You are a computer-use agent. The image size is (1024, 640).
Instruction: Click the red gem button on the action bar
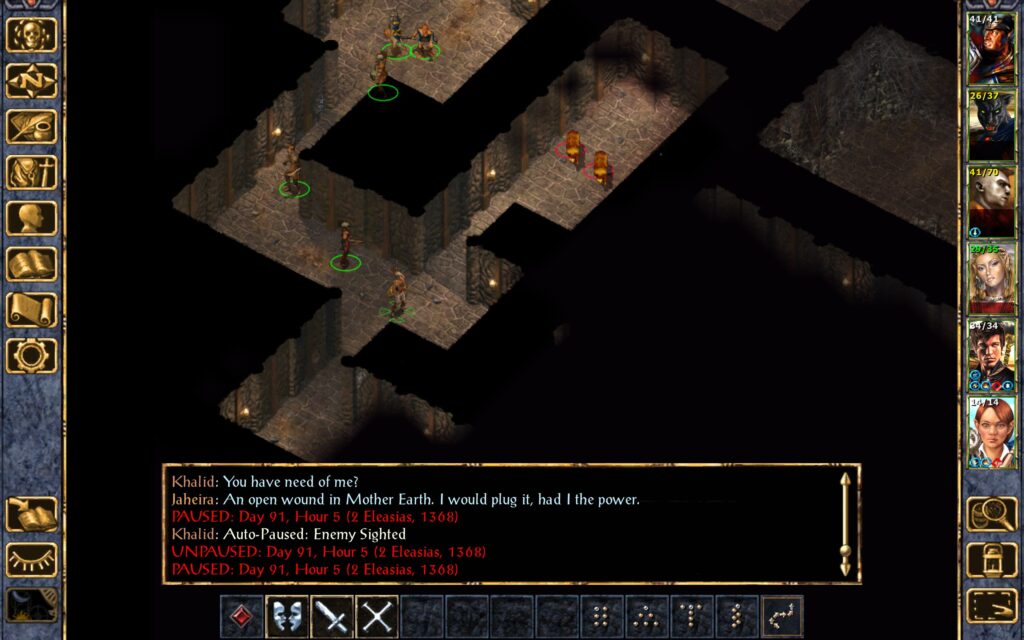[242, 616]
